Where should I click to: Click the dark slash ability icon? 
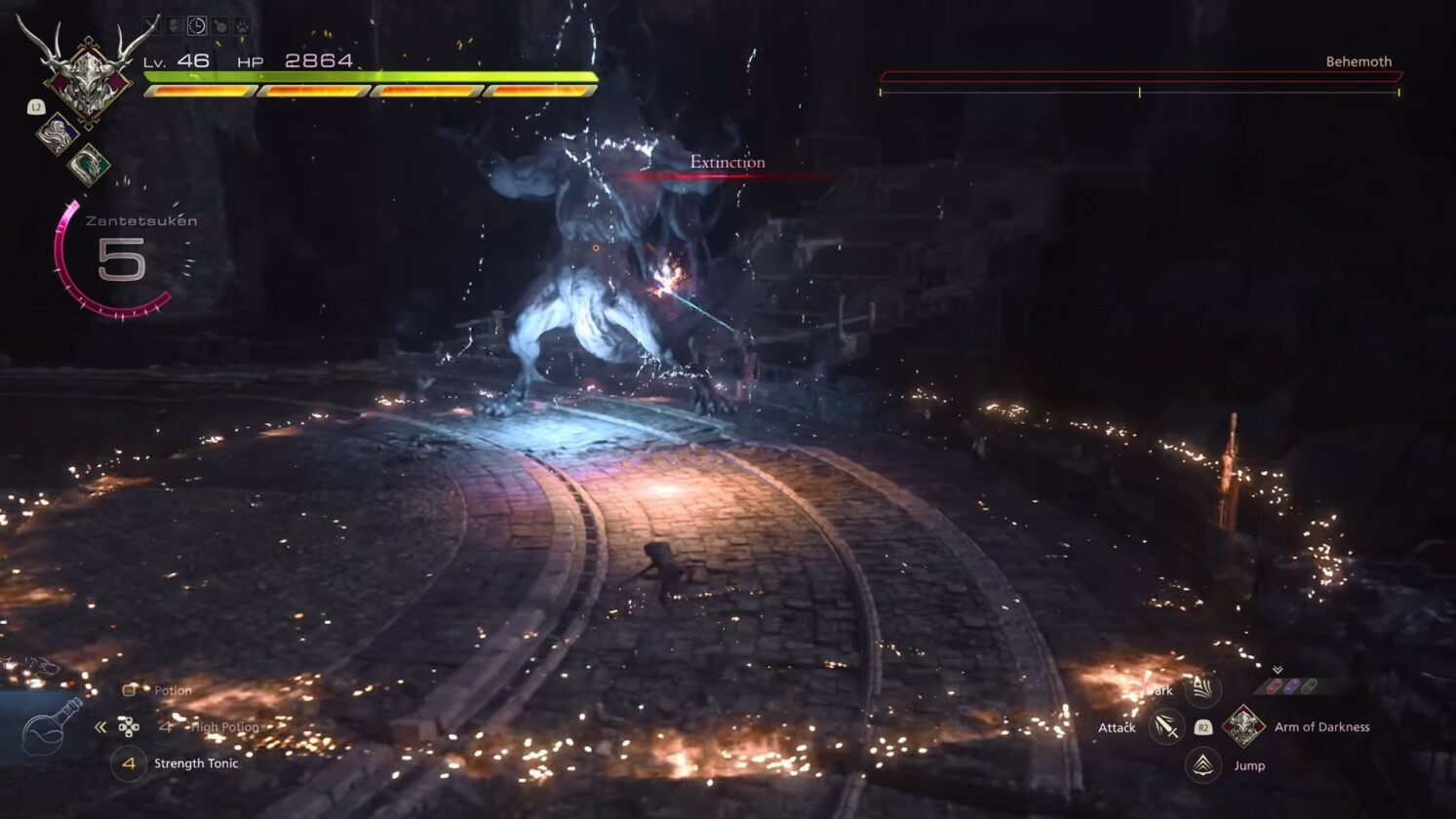1202,689
